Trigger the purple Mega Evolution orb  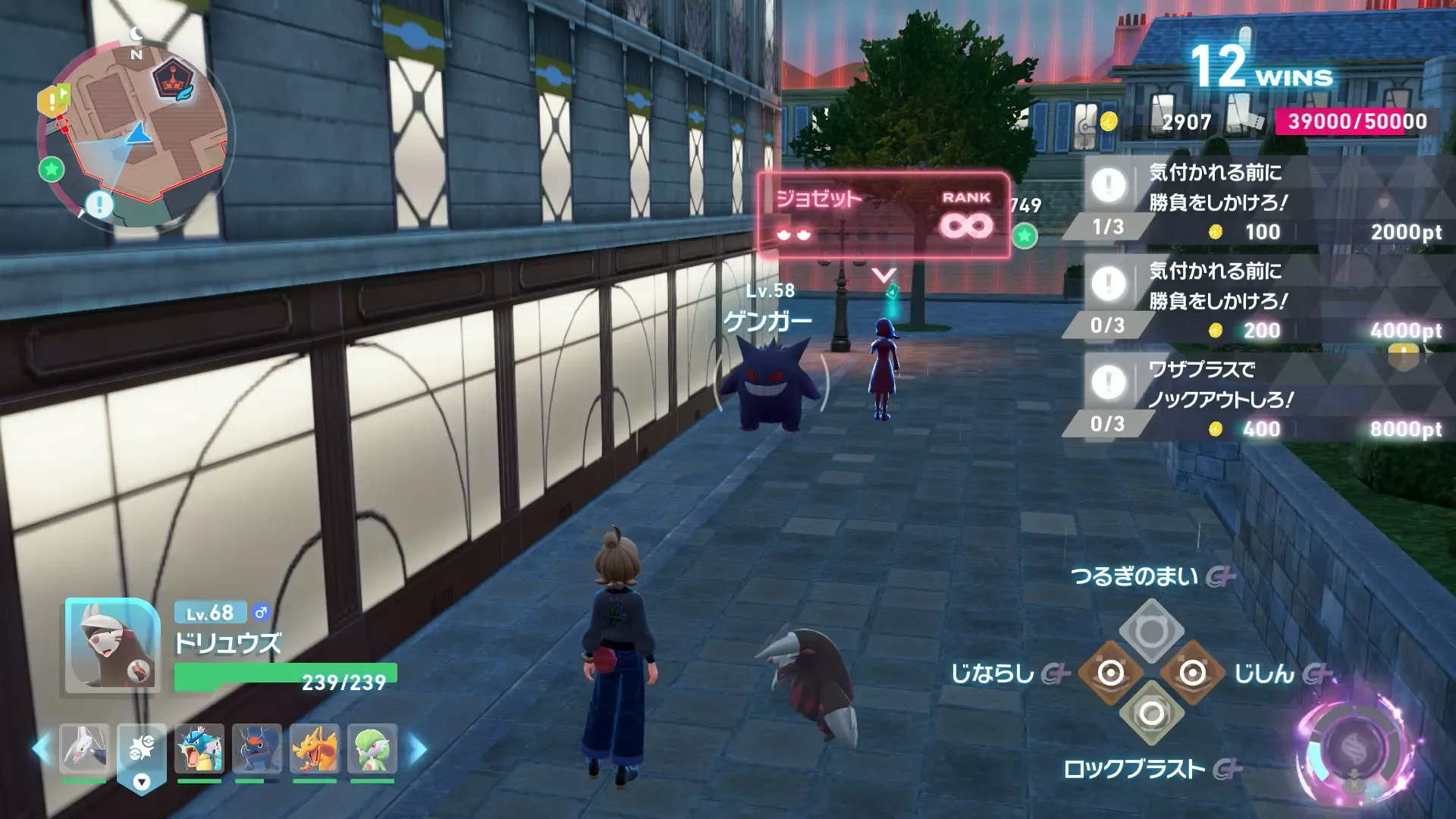[x=1355, y=751]
